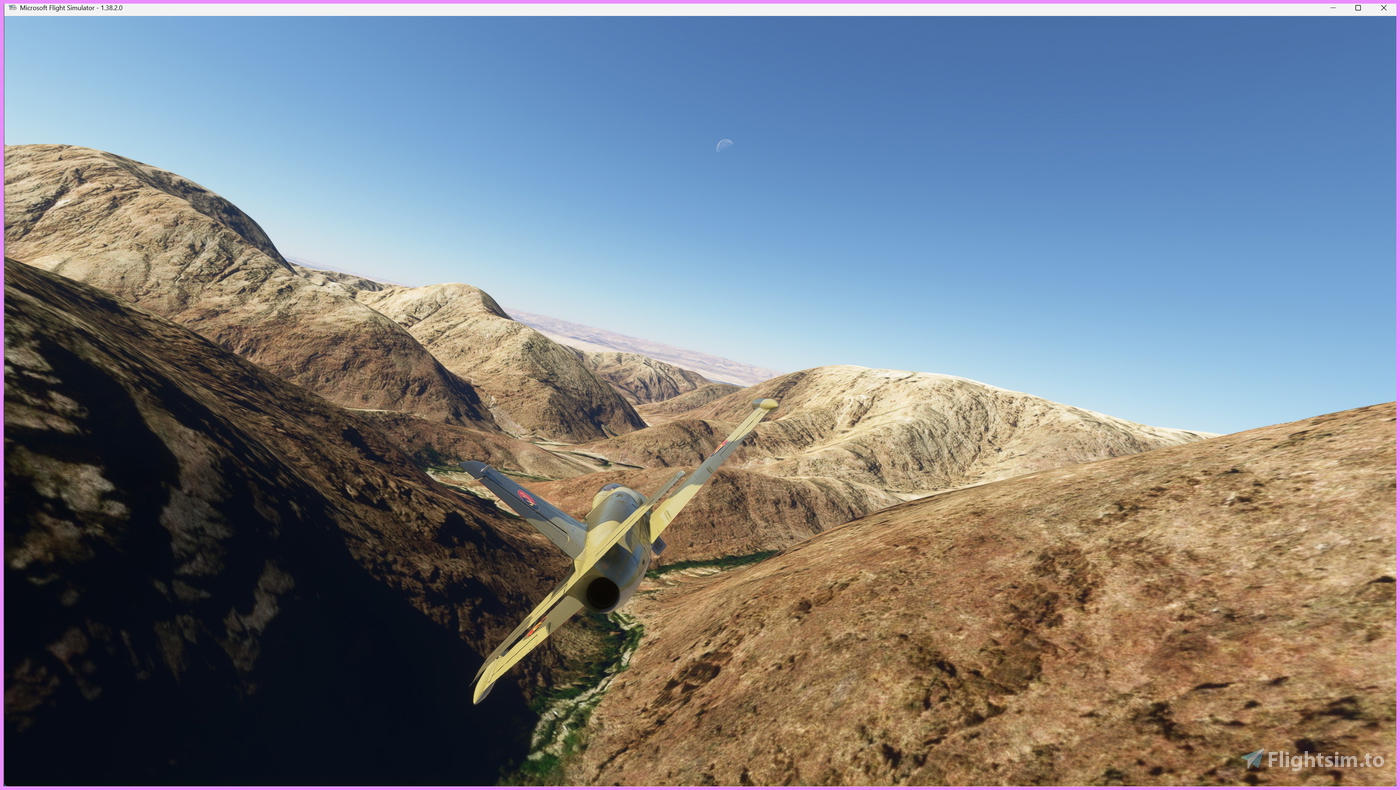Viewport: 1400px width, 790px height.
Task: Click the pink window border frame
Action: [x=2, y=400]
